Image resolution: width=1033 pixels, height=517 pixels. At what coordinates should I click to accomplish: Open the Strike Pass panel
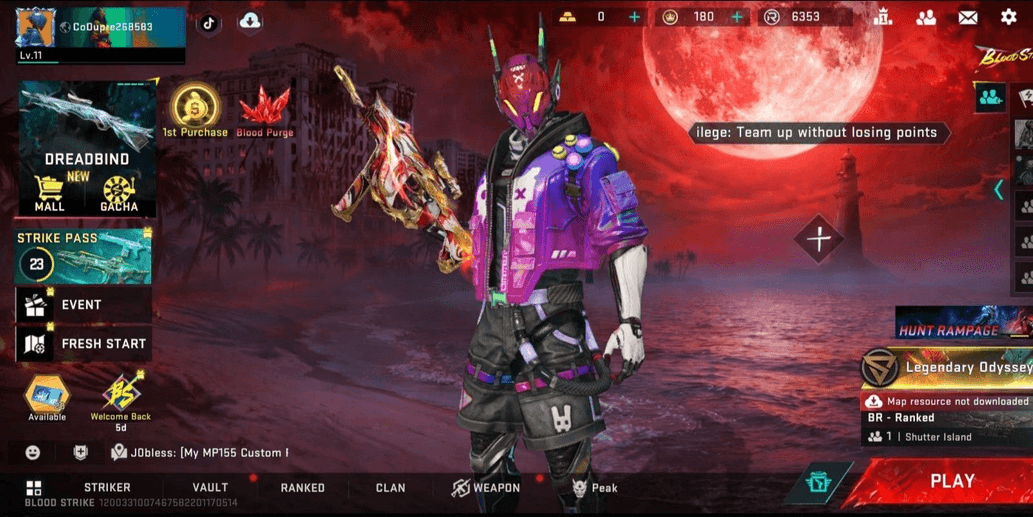[x=84, y=258]
